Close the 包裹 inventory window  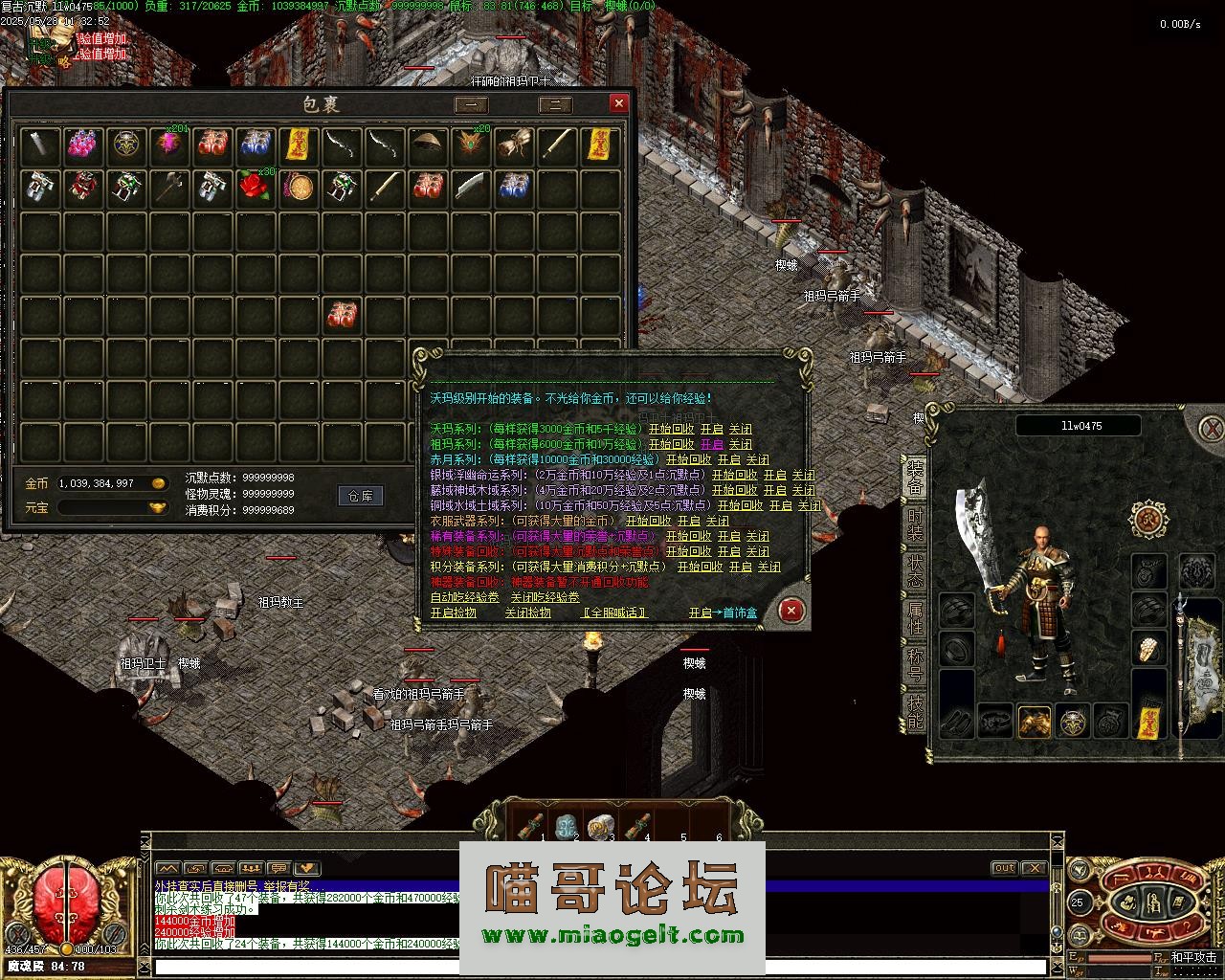click(x=619, y=103)
